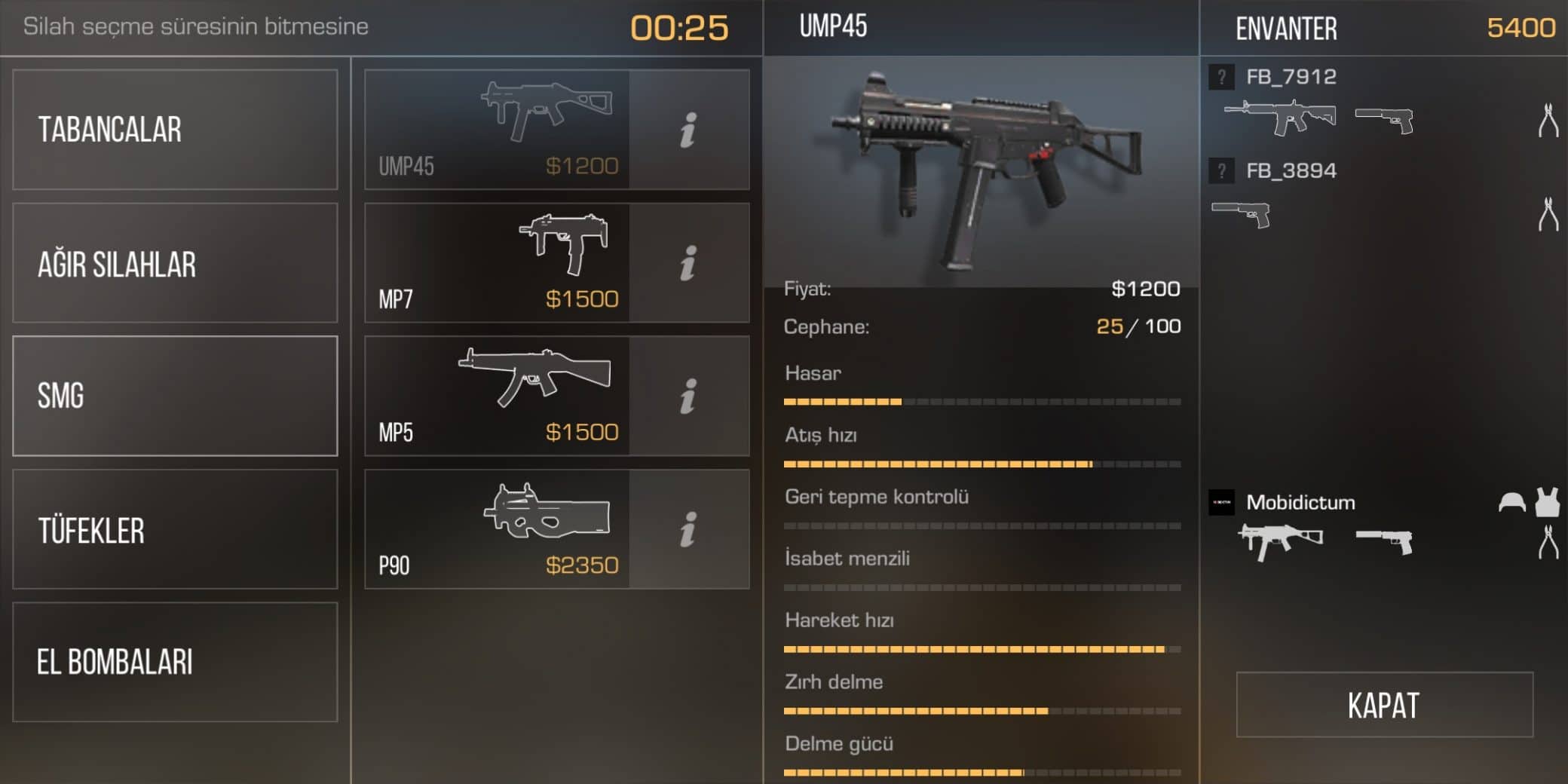Open the MP5 info panel

(688, 396)
